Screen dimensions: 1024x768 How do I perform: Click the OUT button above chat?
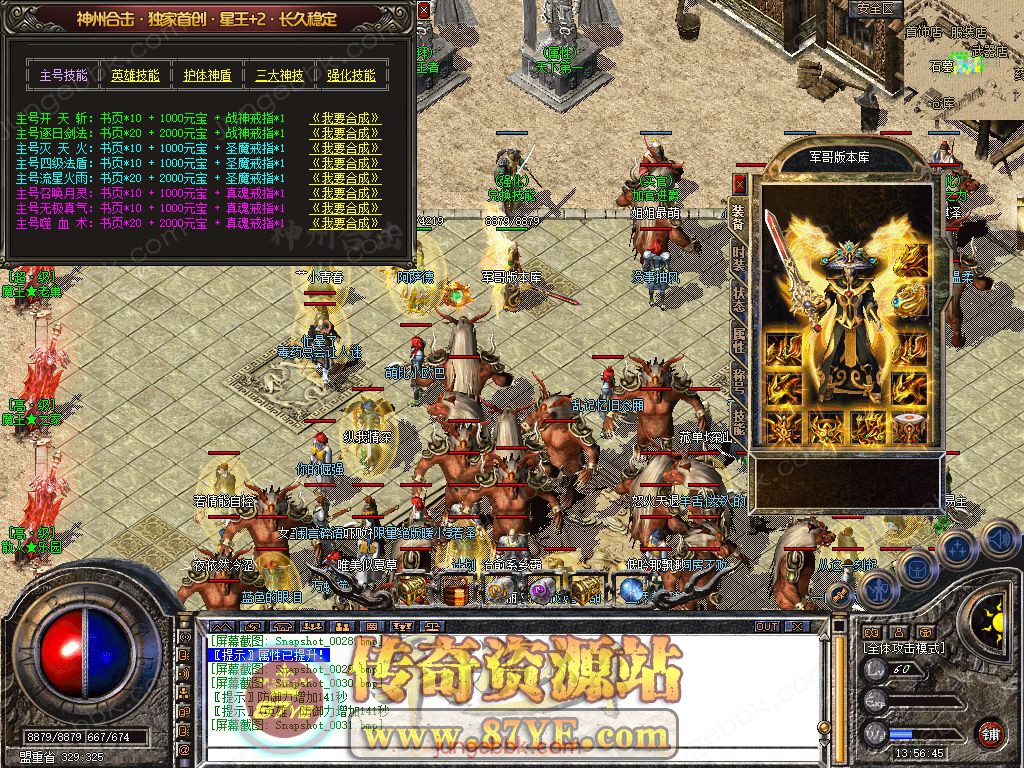pyautogui.click(x=767, y=626)
